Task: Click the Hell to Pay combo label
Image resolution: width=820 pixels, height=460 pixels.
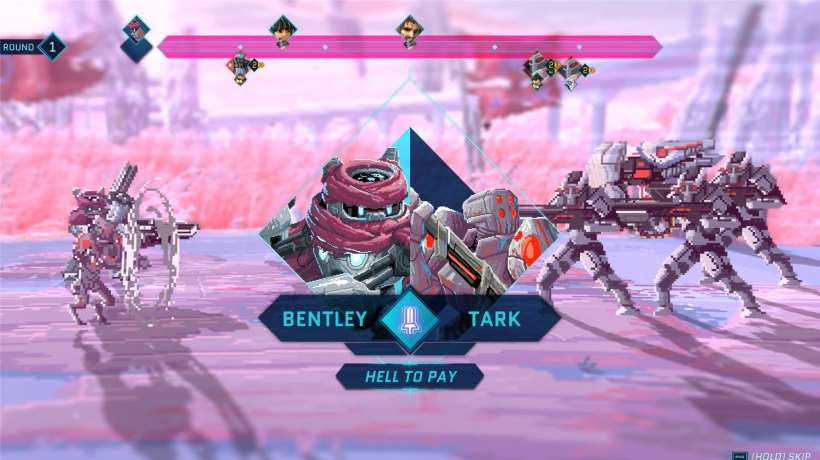Action: [409, 376]
